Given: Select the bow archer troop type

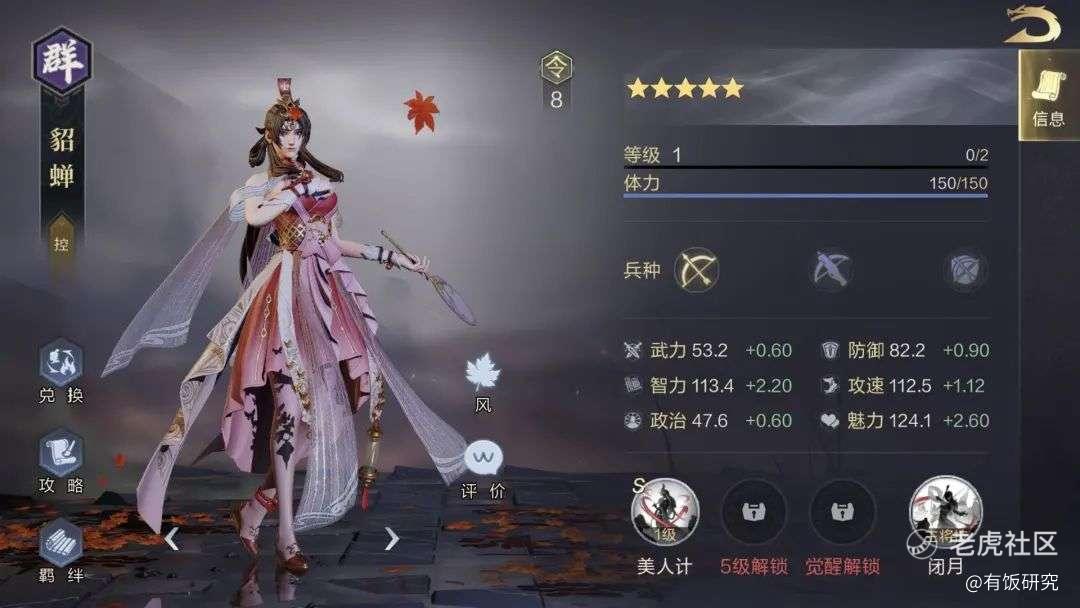Looking at the screenshot, I should tap(696, 270).
